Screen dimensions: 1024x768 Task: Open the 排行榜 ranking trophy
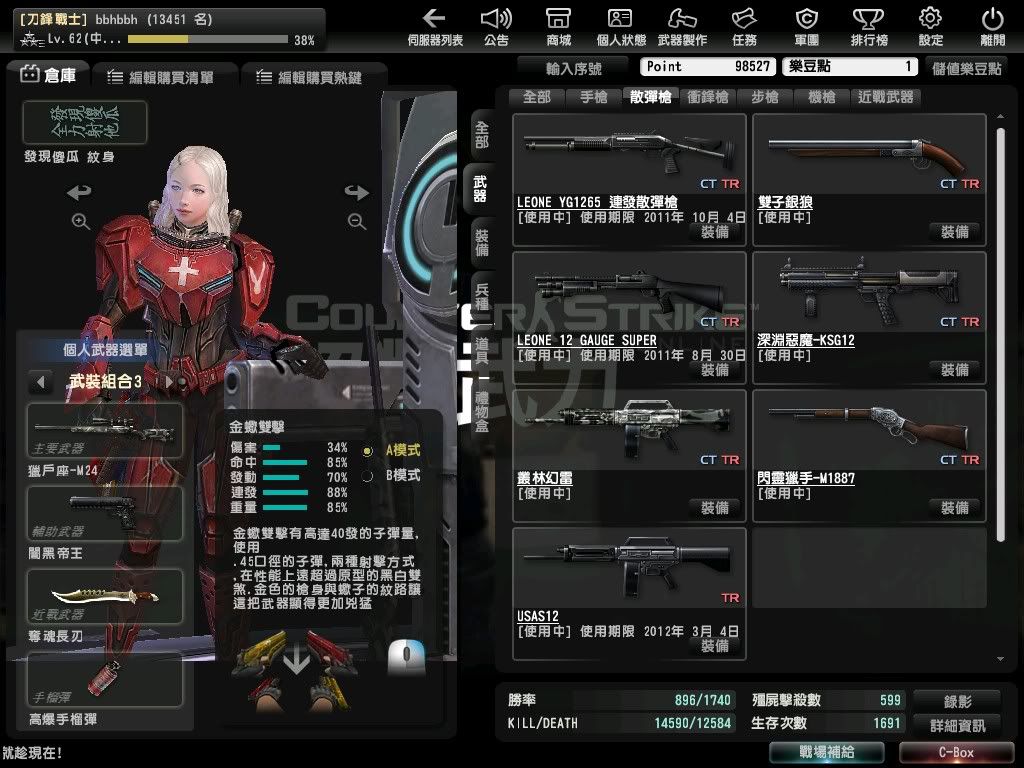coord(868,26)
